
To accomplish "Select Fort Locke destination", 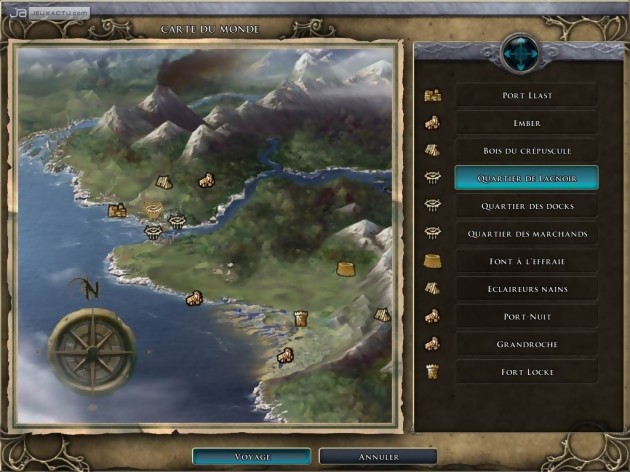I will tap(526, 372).
